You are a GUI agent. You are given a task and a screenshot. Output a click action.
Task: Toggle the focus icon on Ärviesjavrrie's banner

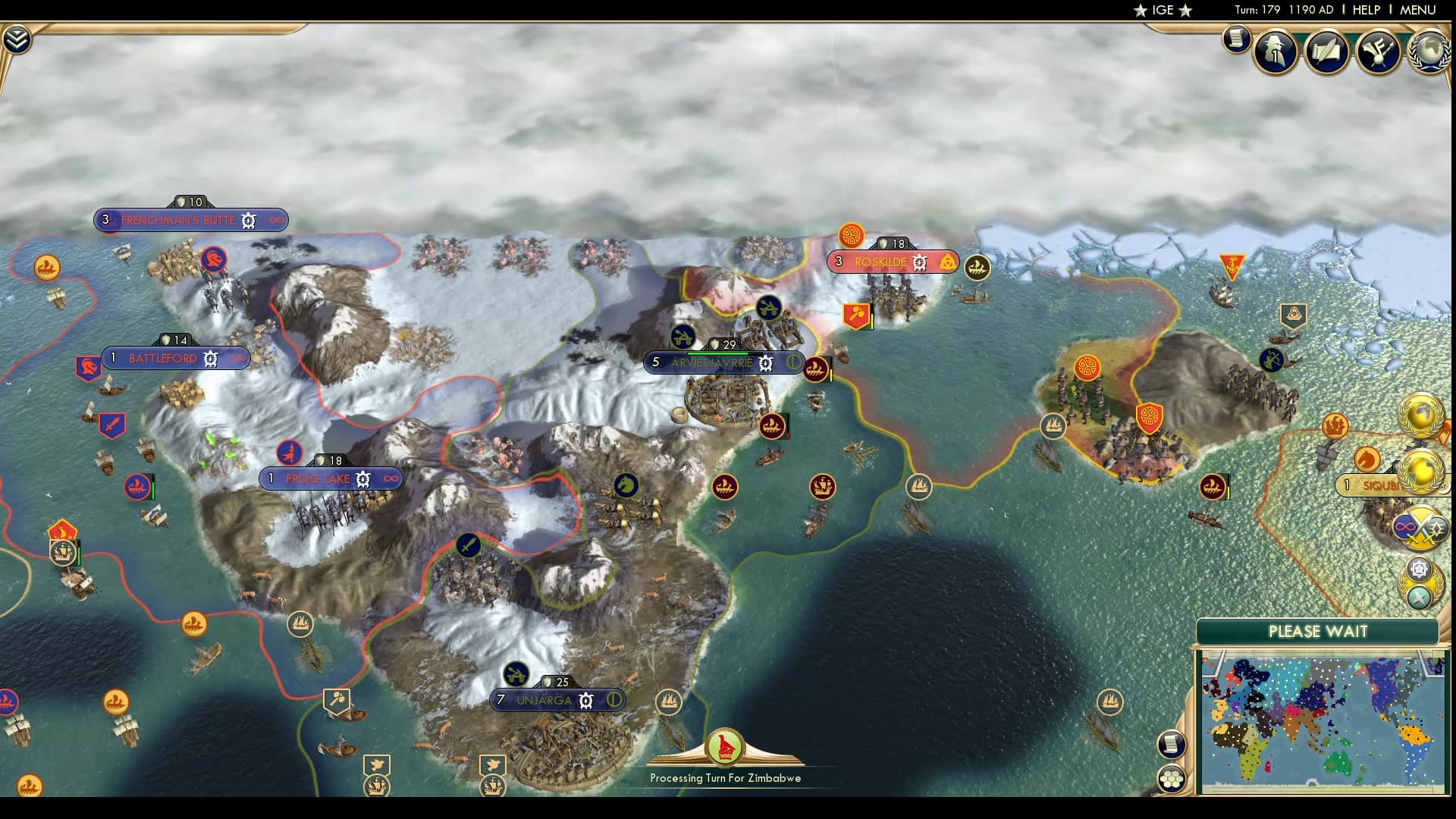(x=793, y=363)
